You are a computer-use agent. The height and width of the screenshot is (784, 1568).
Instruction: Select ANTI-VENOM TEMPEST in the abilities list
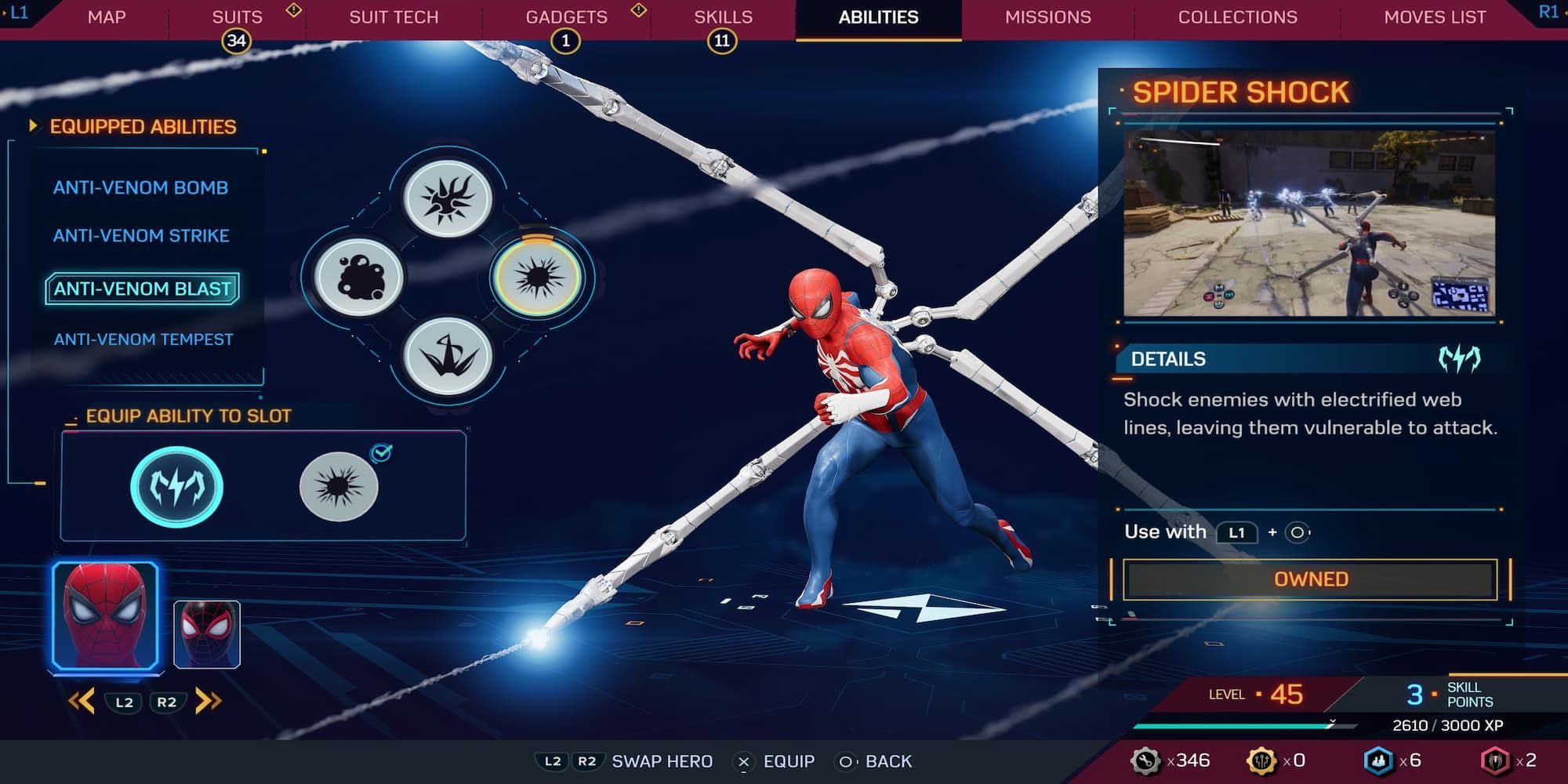tap(143, 339)
